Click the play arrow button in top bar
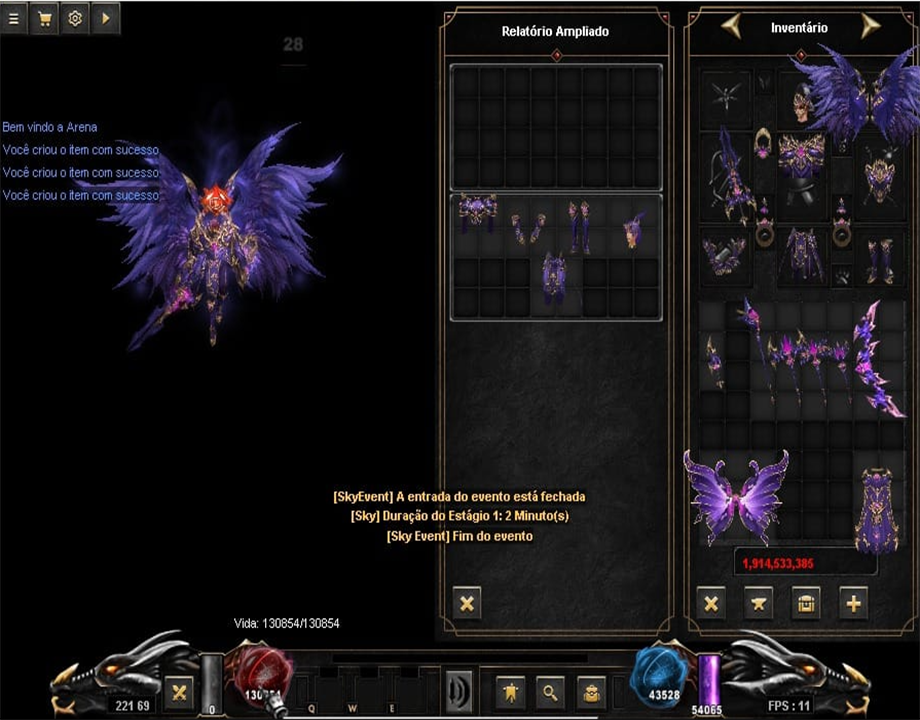The width and height of the screenshot is (920, 720). pos(105,18)
